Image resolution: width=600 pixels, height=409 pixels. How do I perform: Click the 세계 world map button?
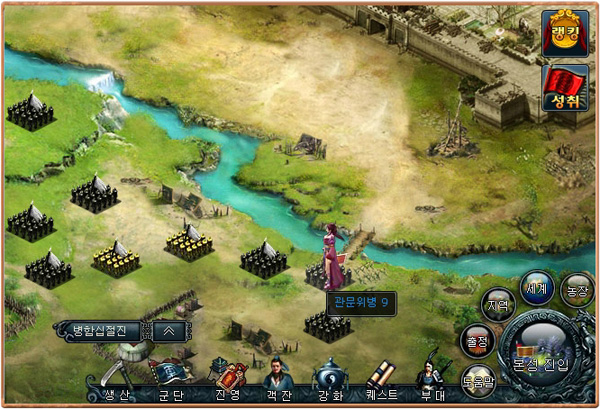[x=538, y=288]
